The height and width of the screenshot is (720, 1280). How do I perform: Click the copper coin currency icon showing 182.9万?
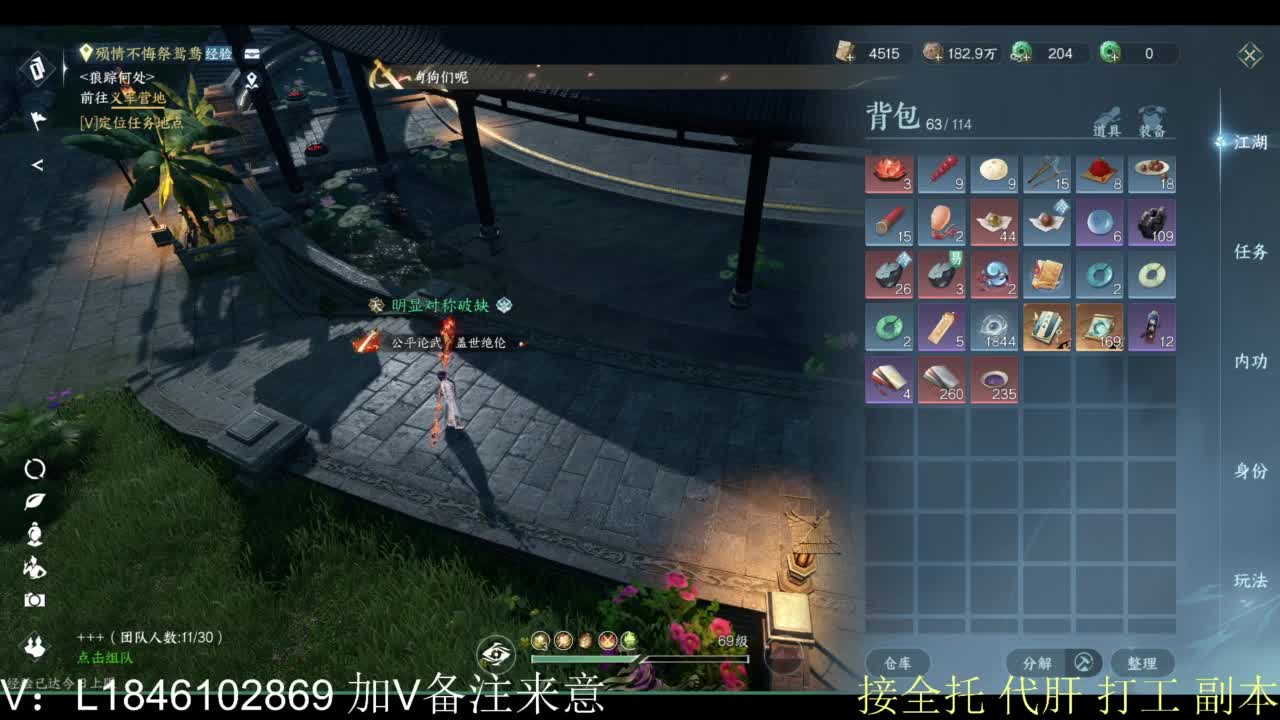click(x=934, y=54)
